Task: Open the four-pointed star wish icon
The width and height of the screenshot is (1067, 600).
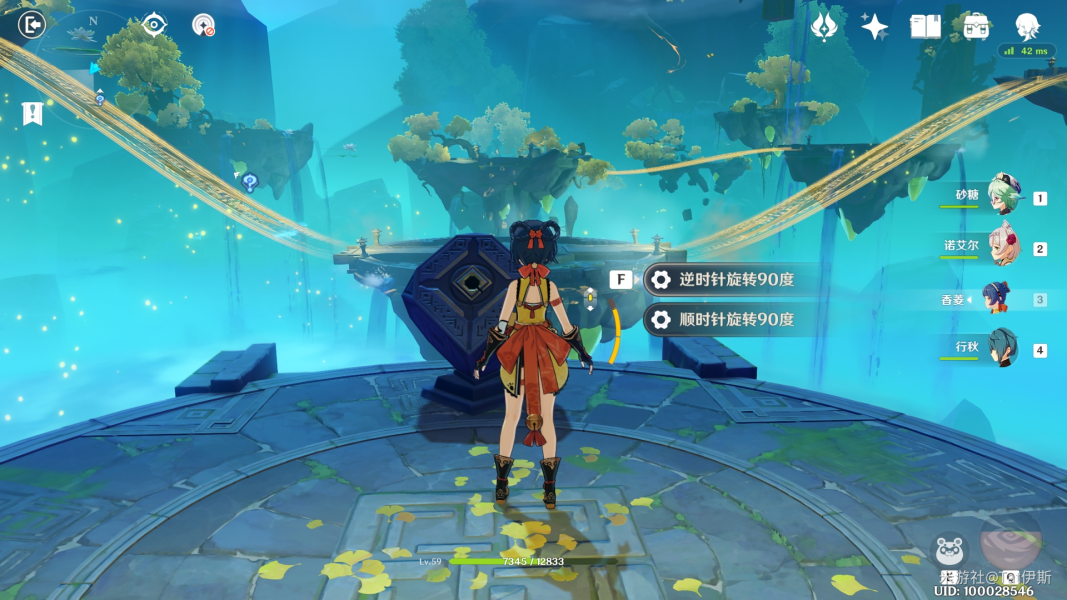Action: pos(875,27)
